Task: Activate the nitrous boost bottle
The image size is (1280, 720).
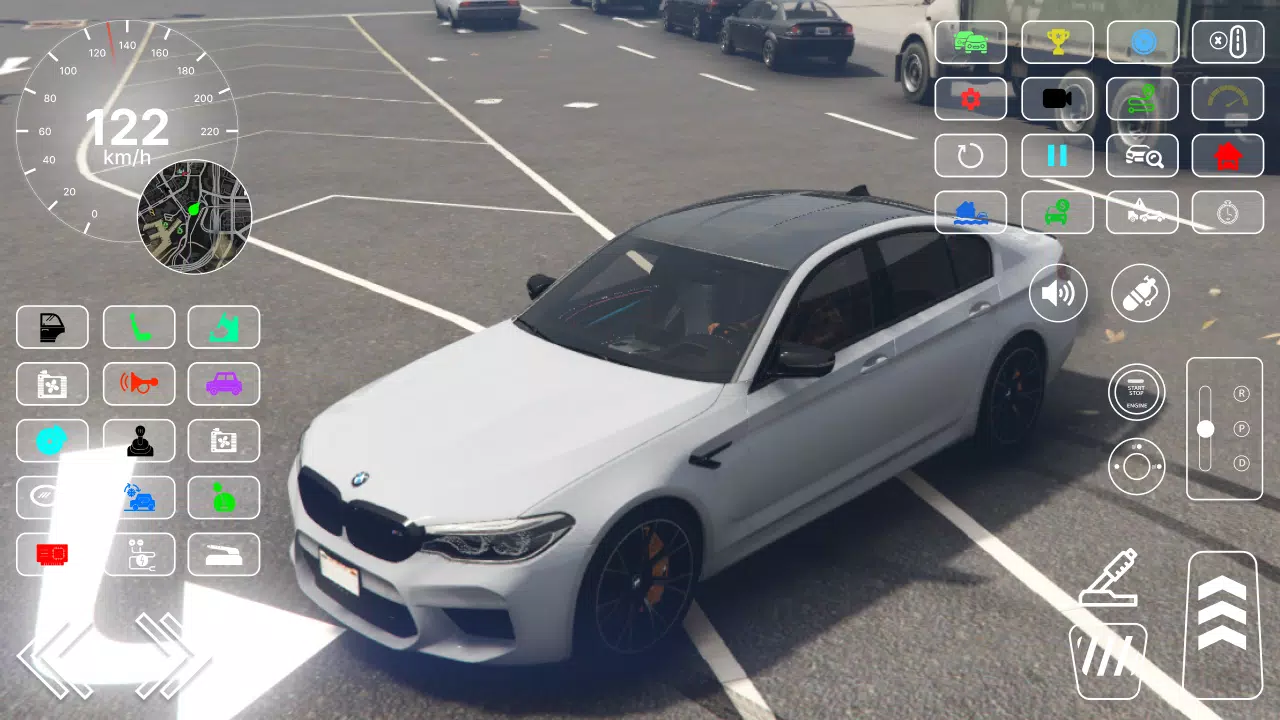Action: [1140, 293]
